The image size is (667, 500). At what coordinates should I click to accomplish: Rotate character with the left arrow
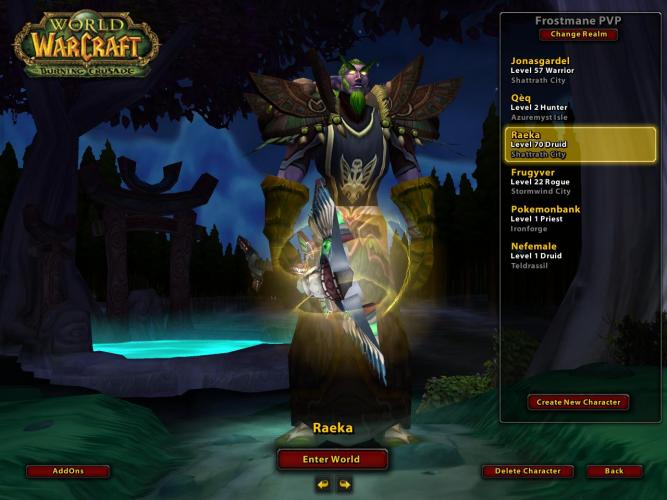[x=323, y=485]
